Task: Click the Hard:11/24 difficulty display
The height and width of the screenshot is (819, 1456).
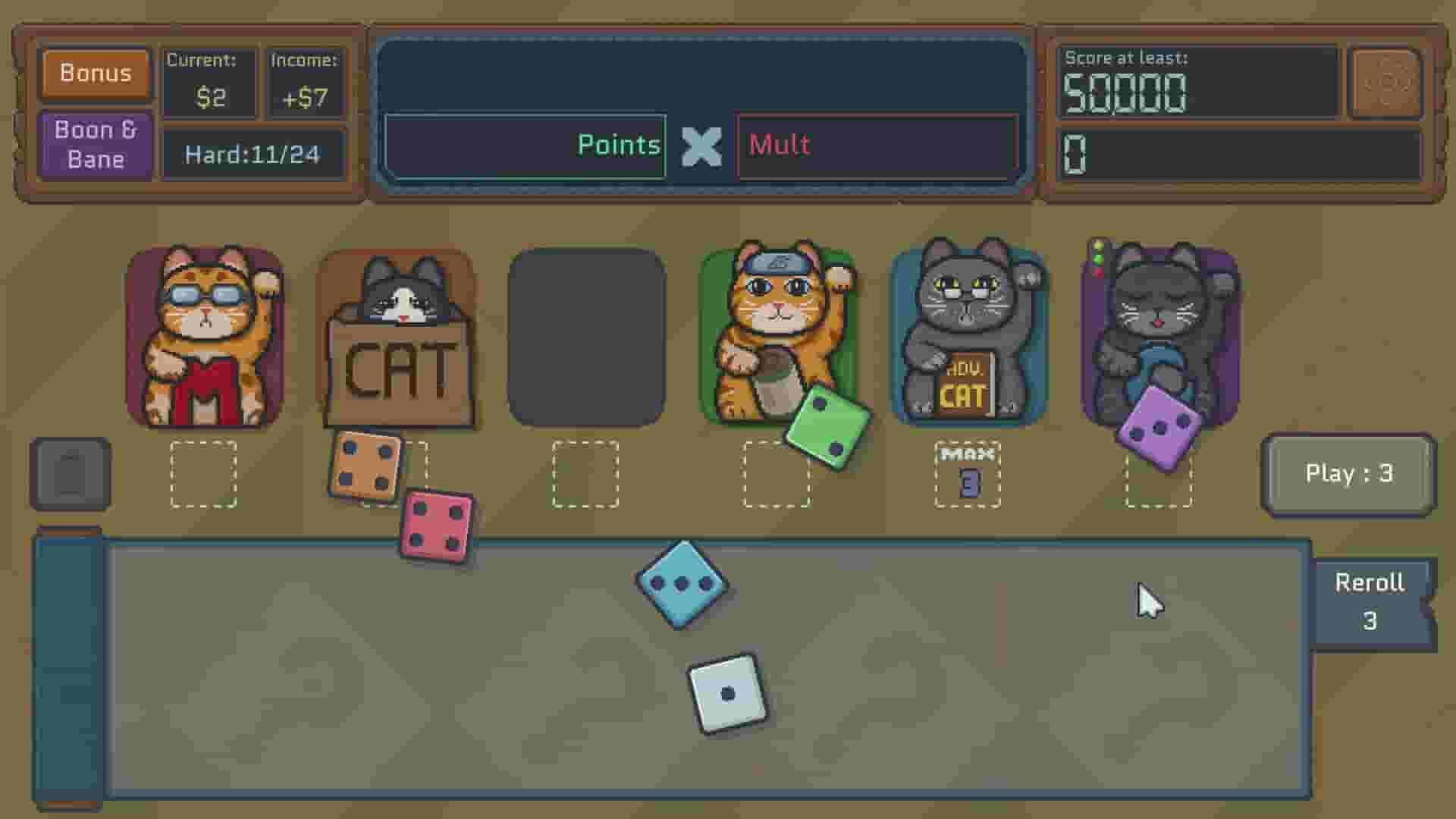Action: coord(255,155)
